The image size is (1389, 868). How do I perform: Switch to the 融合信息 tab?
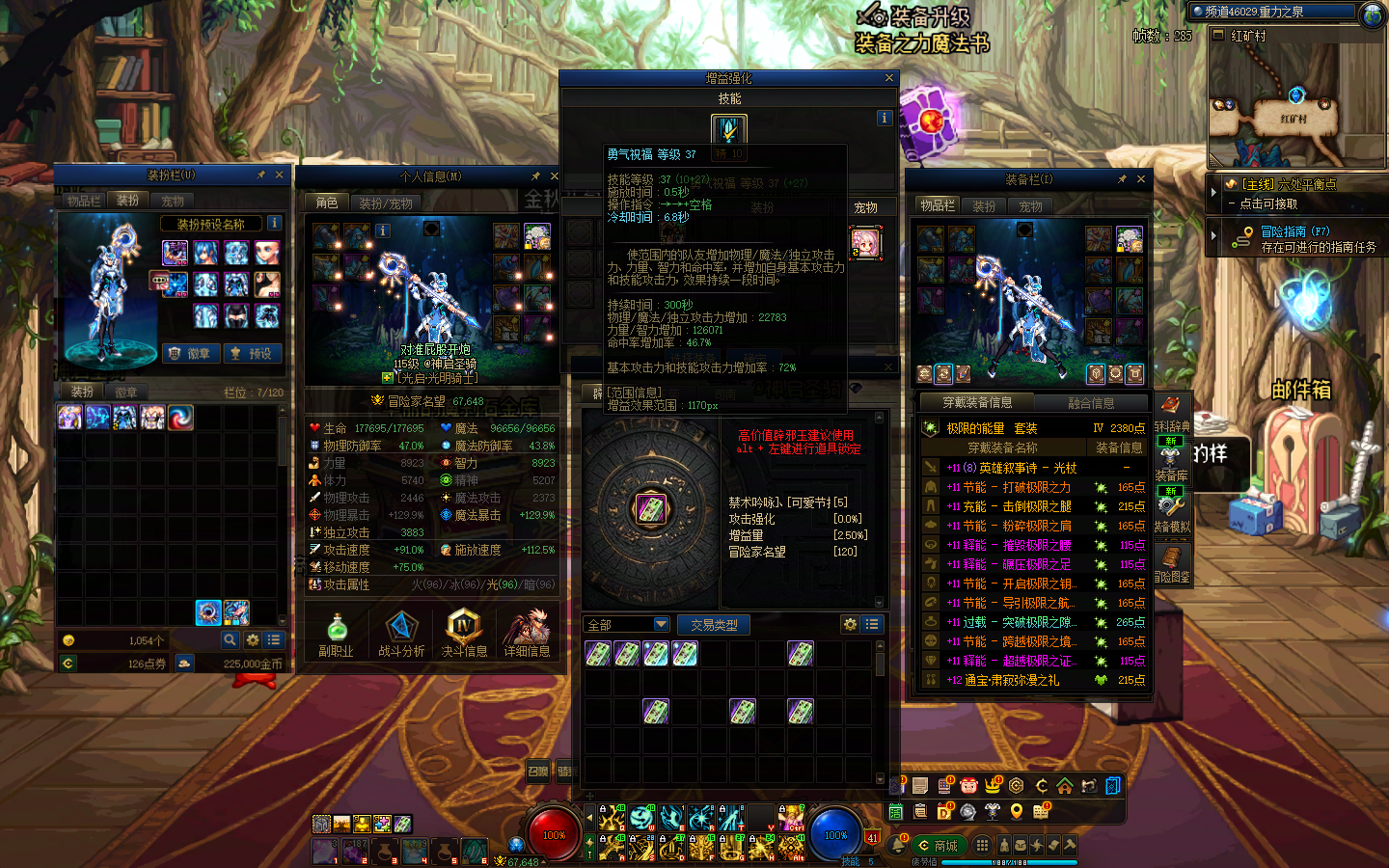pyautogui.click(x=1091, y=403)
